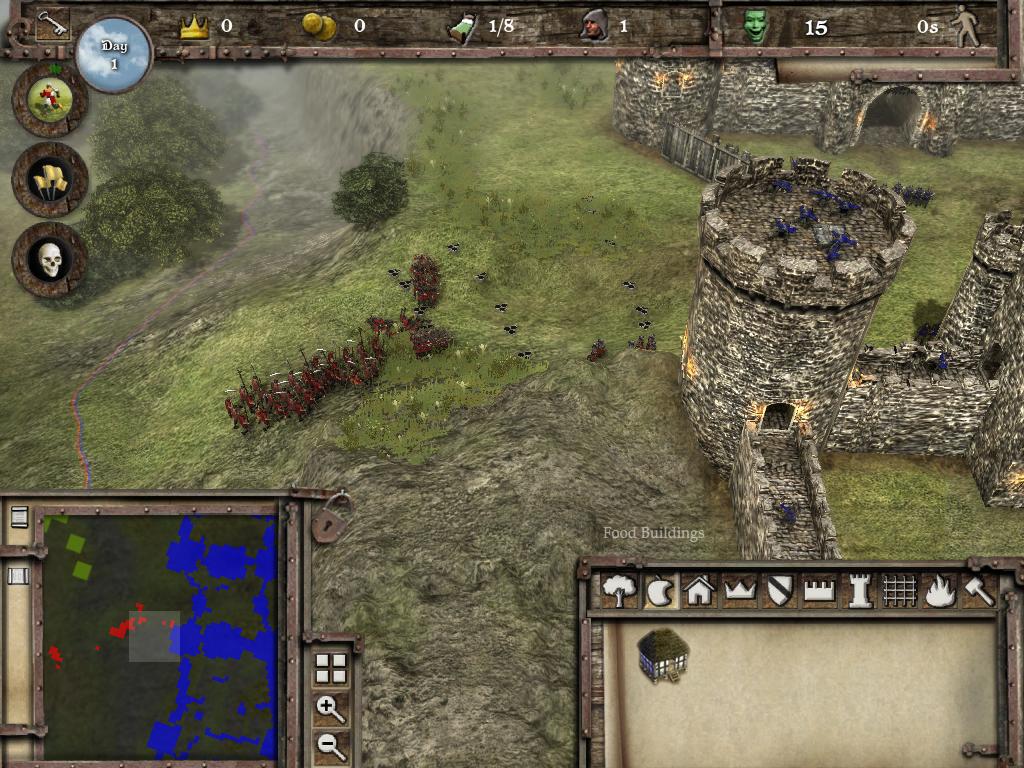The height and width of the screenshot is (768, 1024).
Task: Show the portcullis grid building tab
Action: (x=899, y=592)
